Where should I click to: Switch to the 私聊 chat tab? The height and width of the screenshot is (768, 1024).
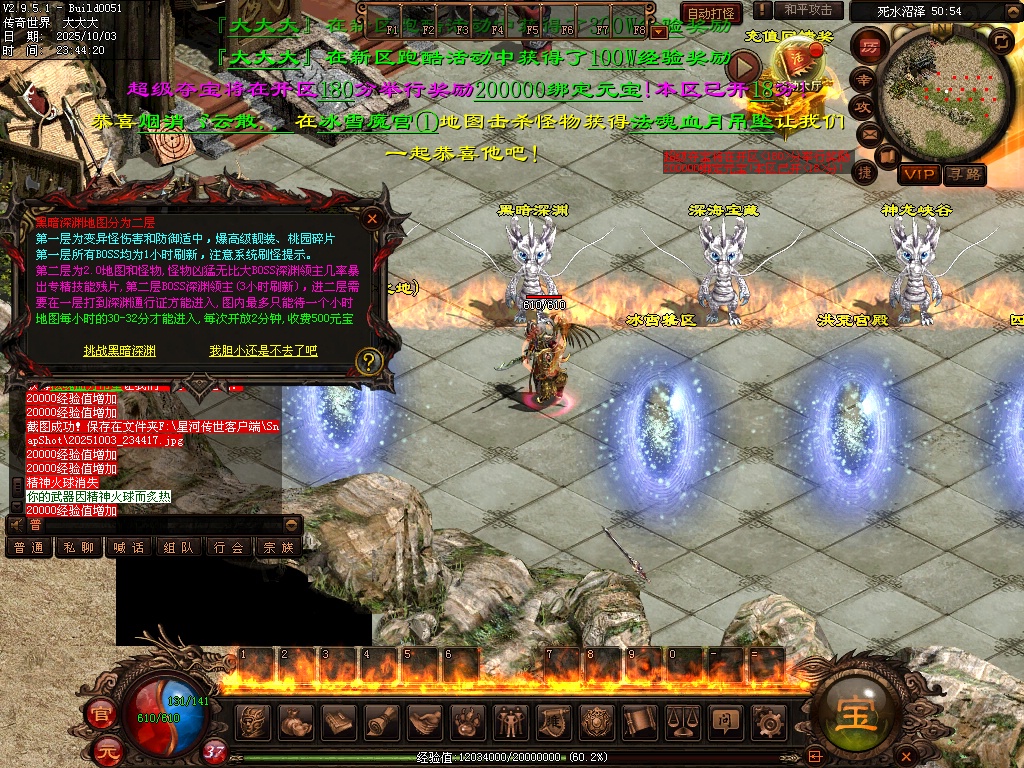click(79, 547)
